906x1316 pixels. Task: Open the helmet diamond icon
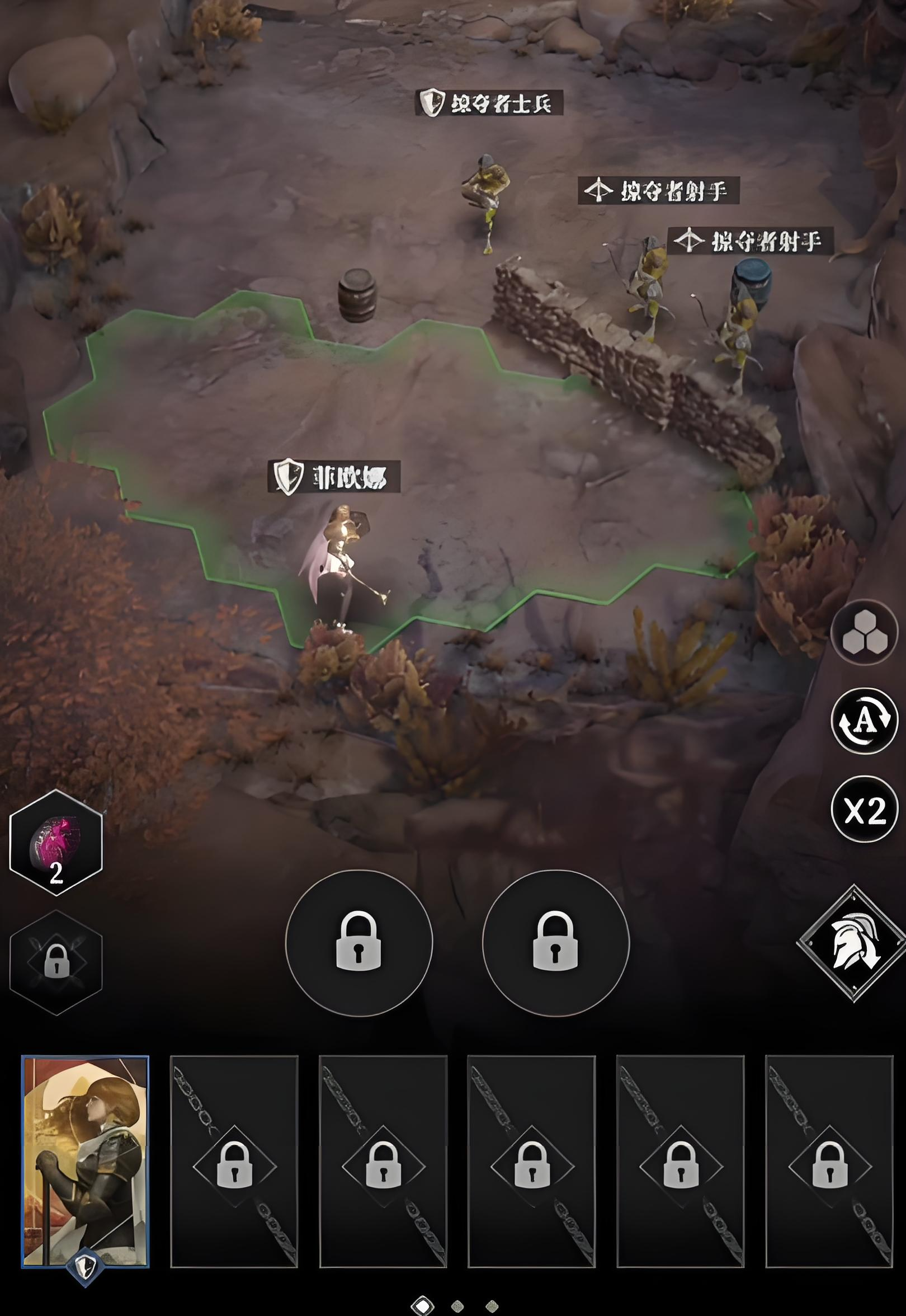coord(854,943)
